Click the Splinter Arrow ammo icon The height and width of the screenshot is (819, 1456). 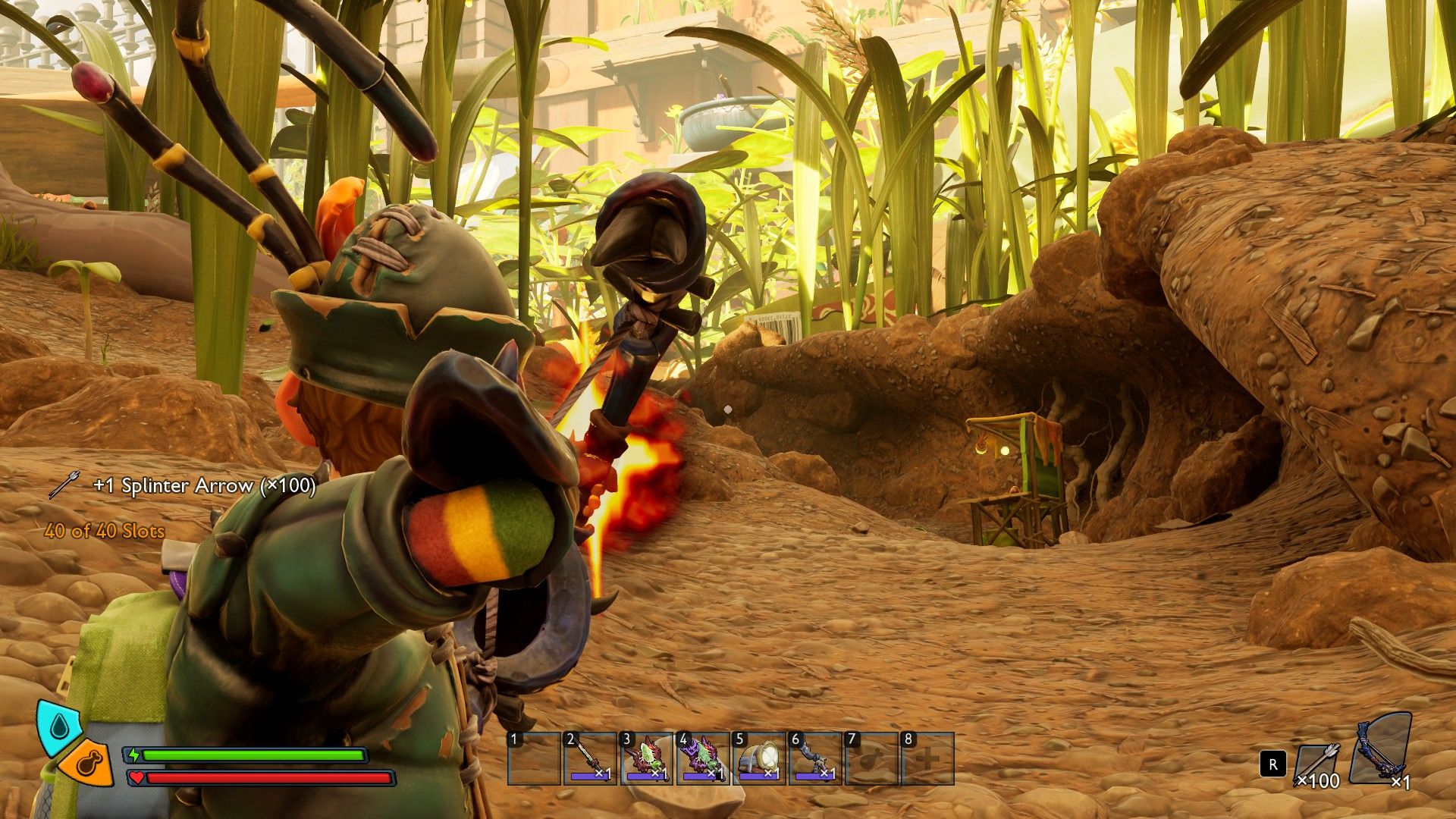point(1318,764)
